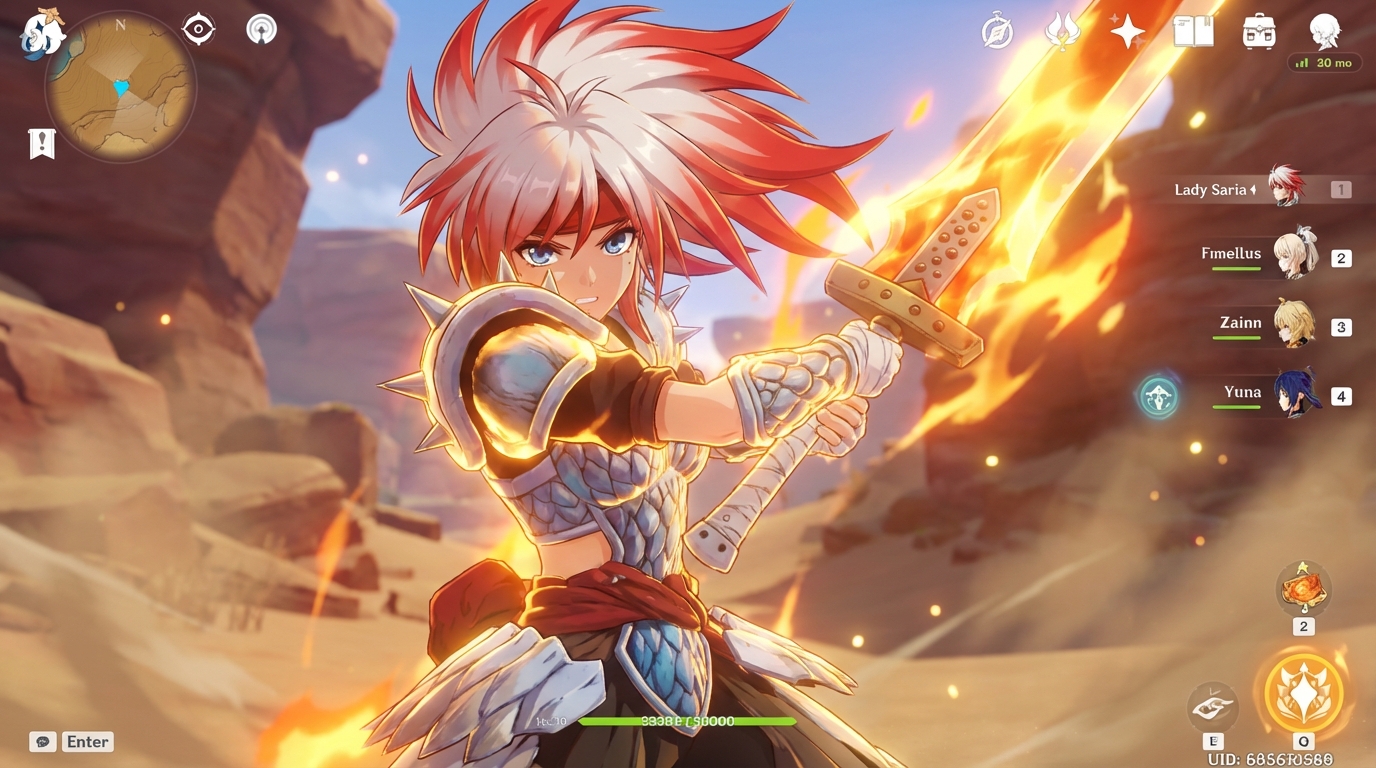The width and height of the screenshot is (1376, 768).
Task: Click the eye tracking icon near the minimap
Action: point(196,29)
